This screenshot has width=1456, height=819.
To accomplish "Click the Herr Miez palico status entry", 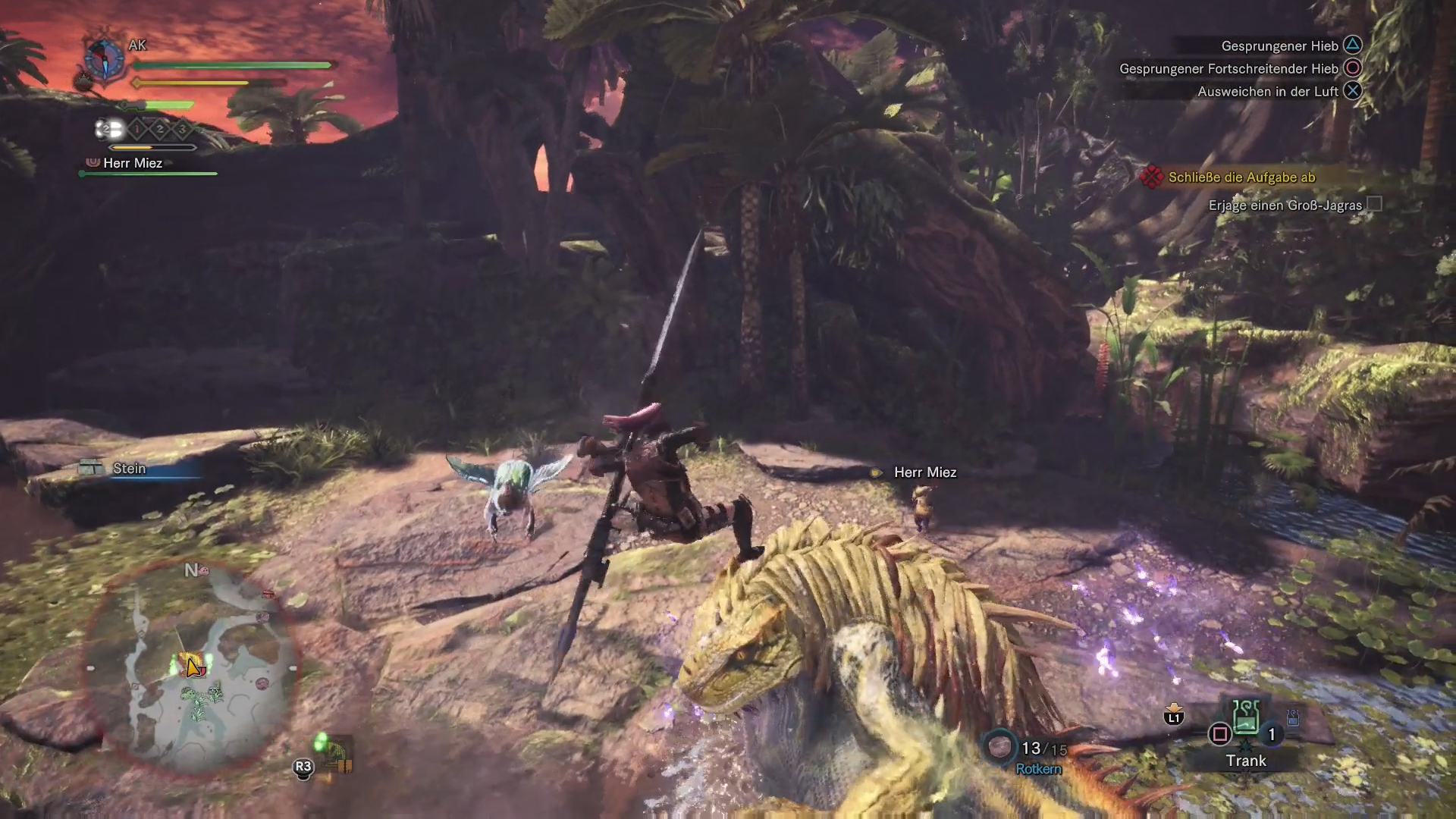I will point(132,163).
